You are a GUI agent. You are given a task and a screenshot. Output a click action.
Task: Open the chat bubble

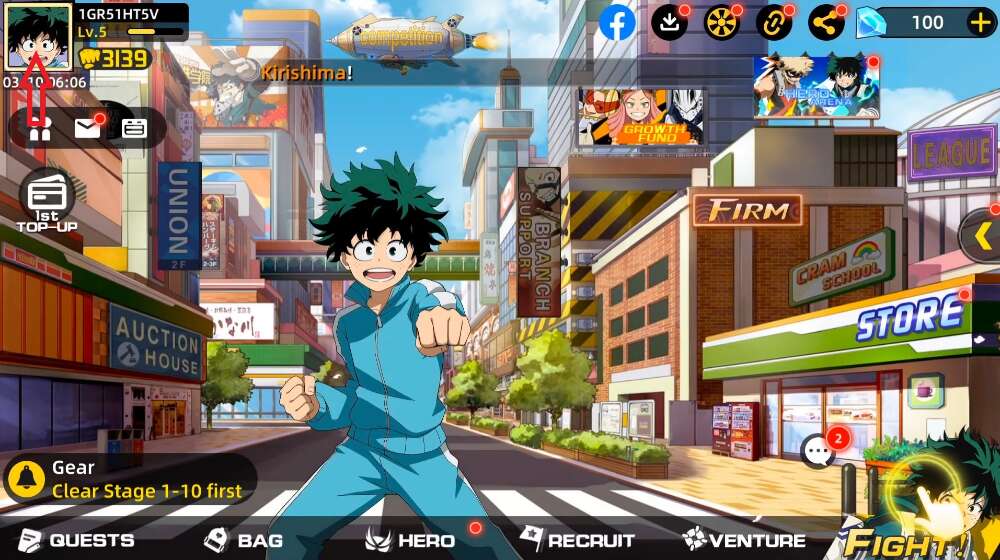point(820,451)
